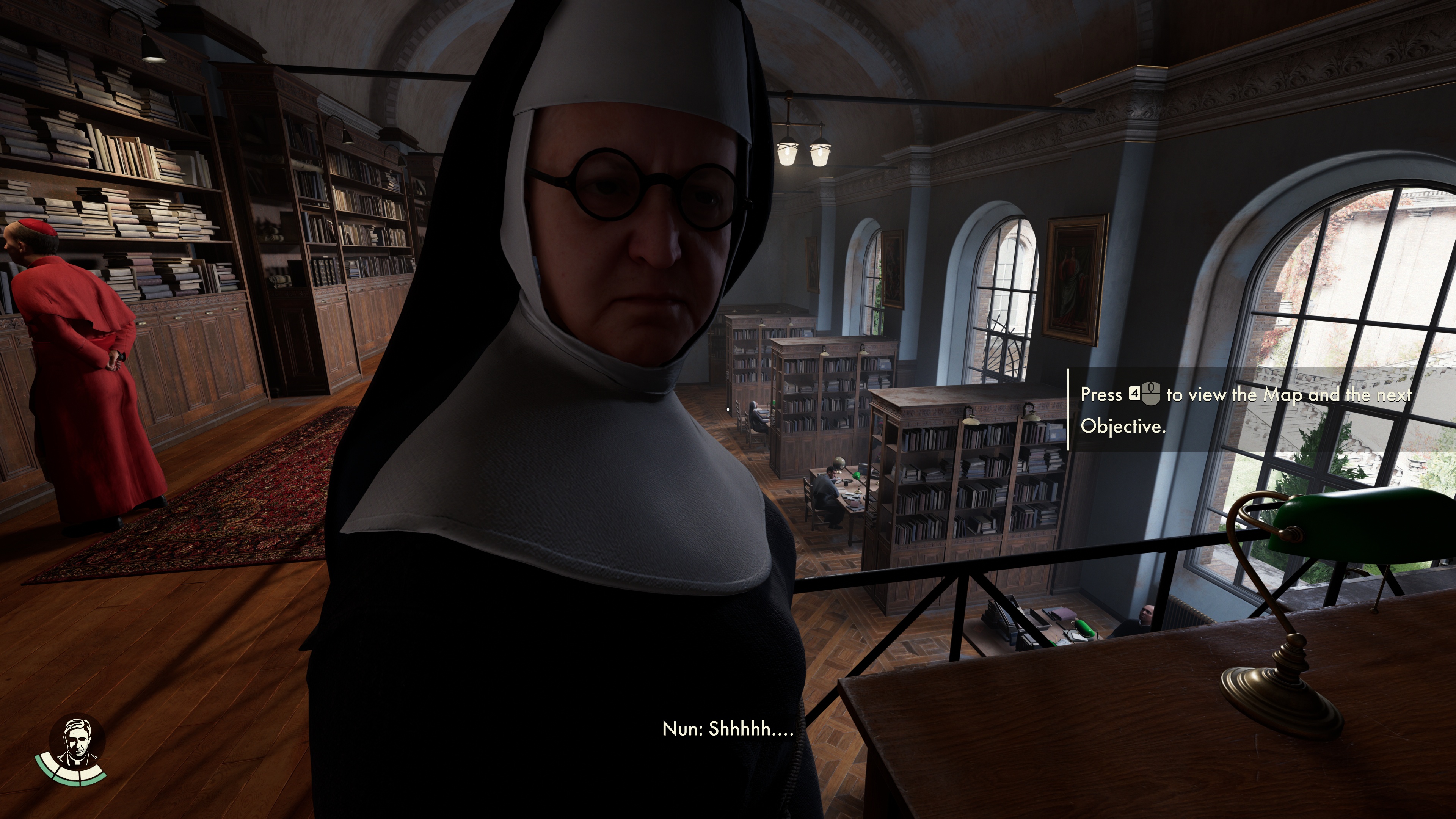Click the priest disguise portrait icon
Screen dimensions: 1456x819
(77, 741)
